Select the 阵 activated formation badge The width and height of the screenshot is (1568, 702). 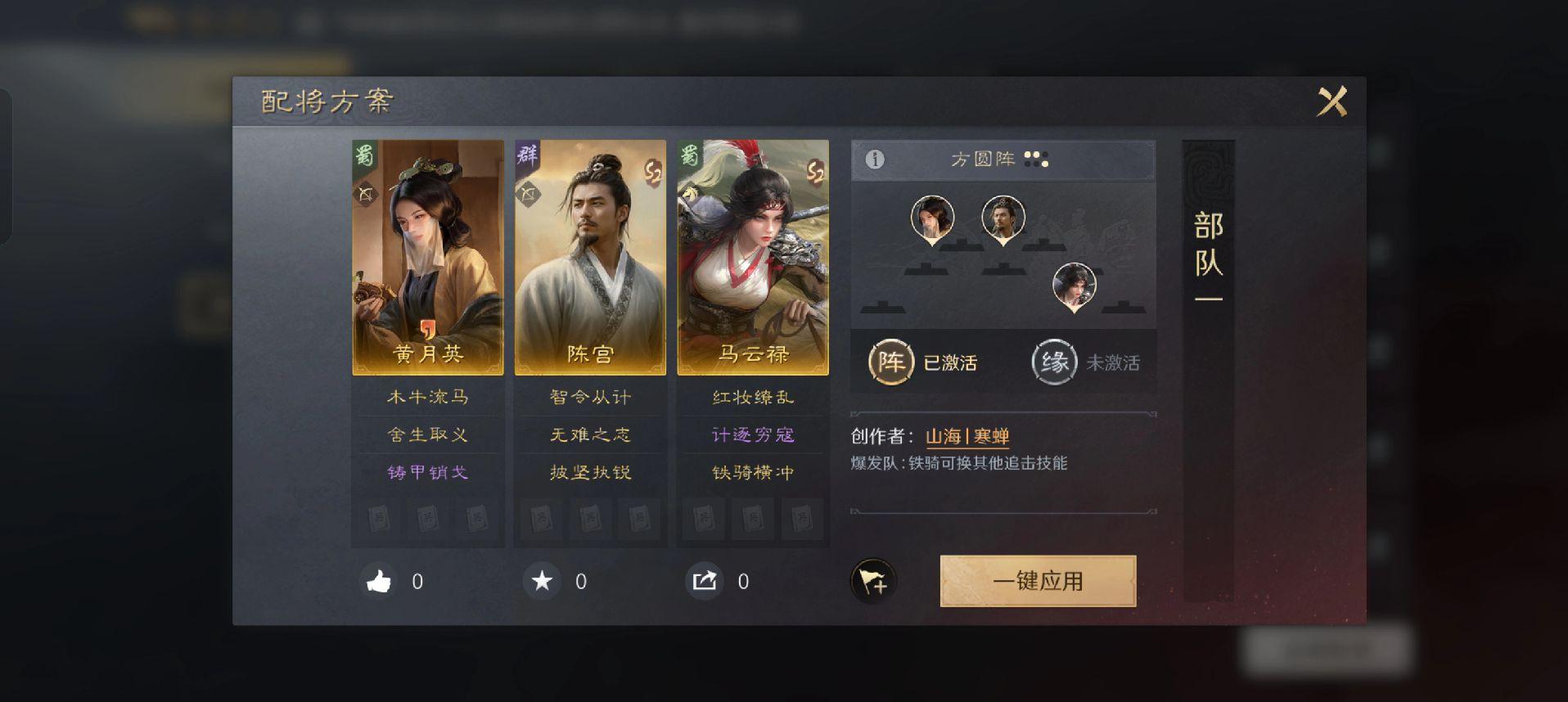tap(891, 362)
